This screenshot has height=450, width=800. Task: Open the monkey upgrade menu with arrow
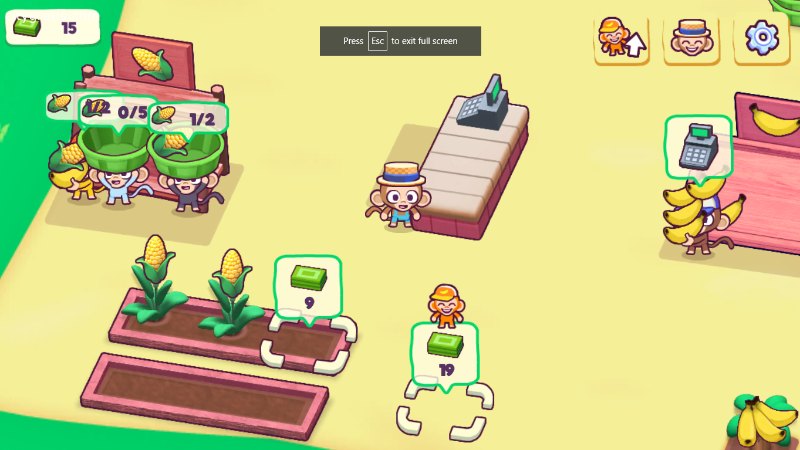(621, 38)
